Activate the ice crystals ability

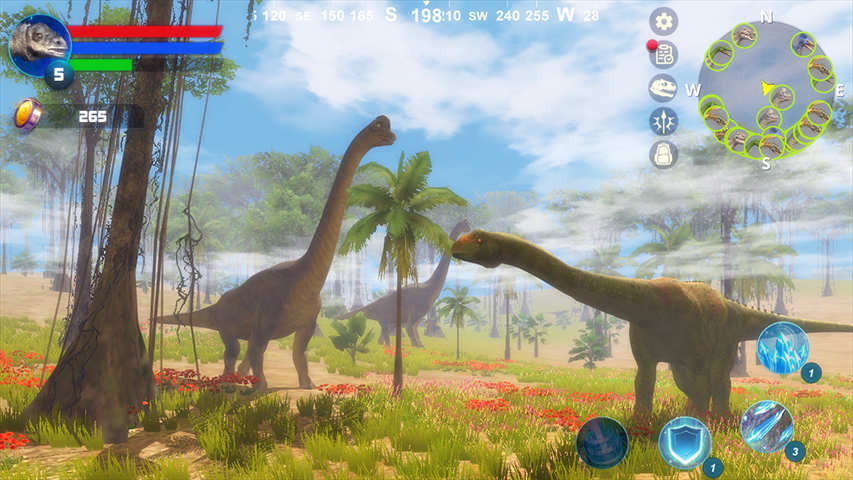pos(782,348)
